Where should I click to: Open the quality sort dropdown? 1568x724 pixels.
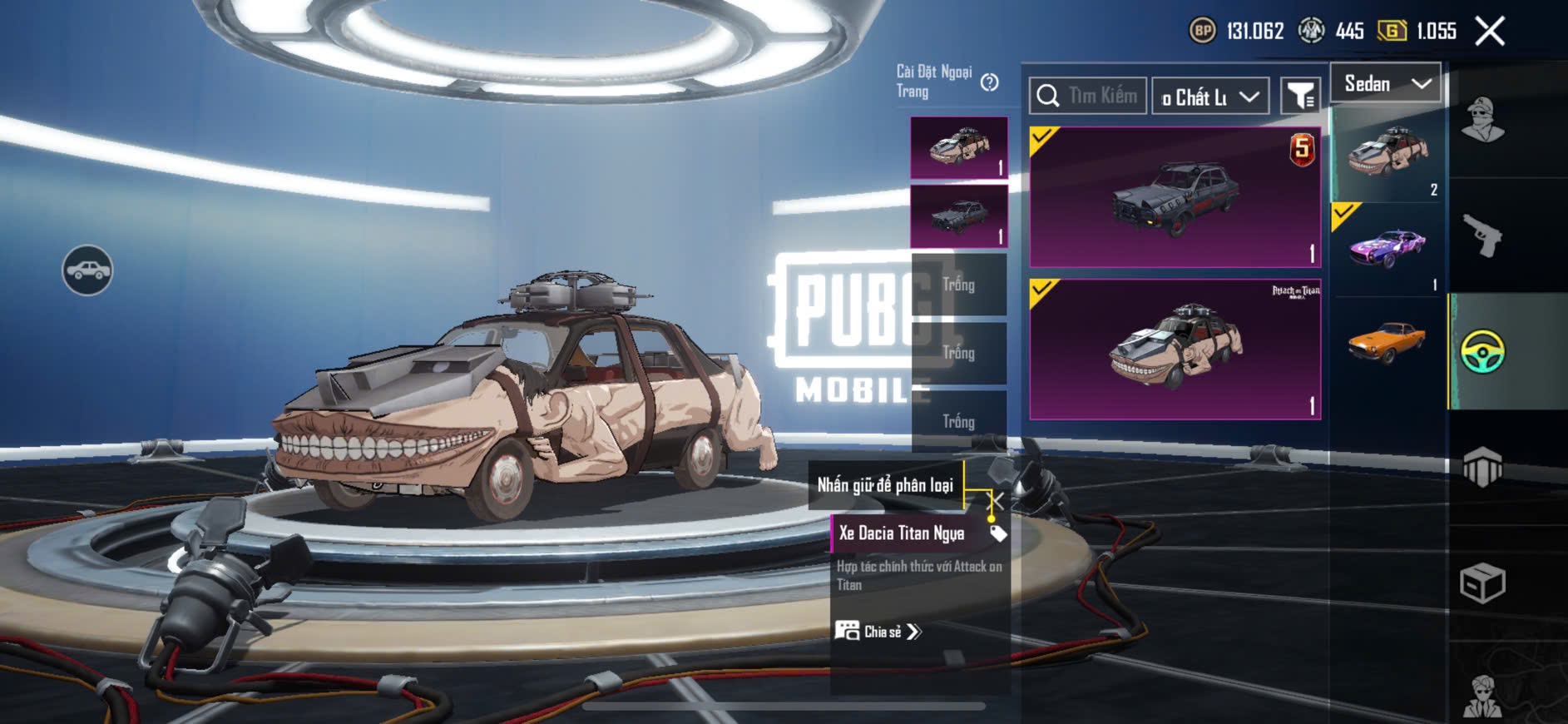pos(1210,97)
